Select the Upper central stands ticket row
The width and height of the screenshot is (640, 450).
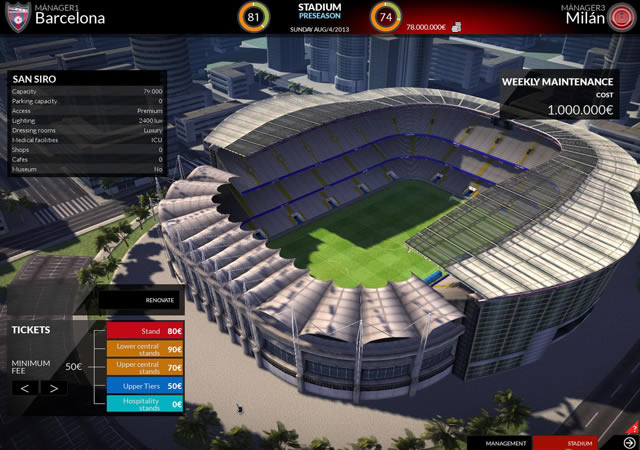tap(146, 367)
